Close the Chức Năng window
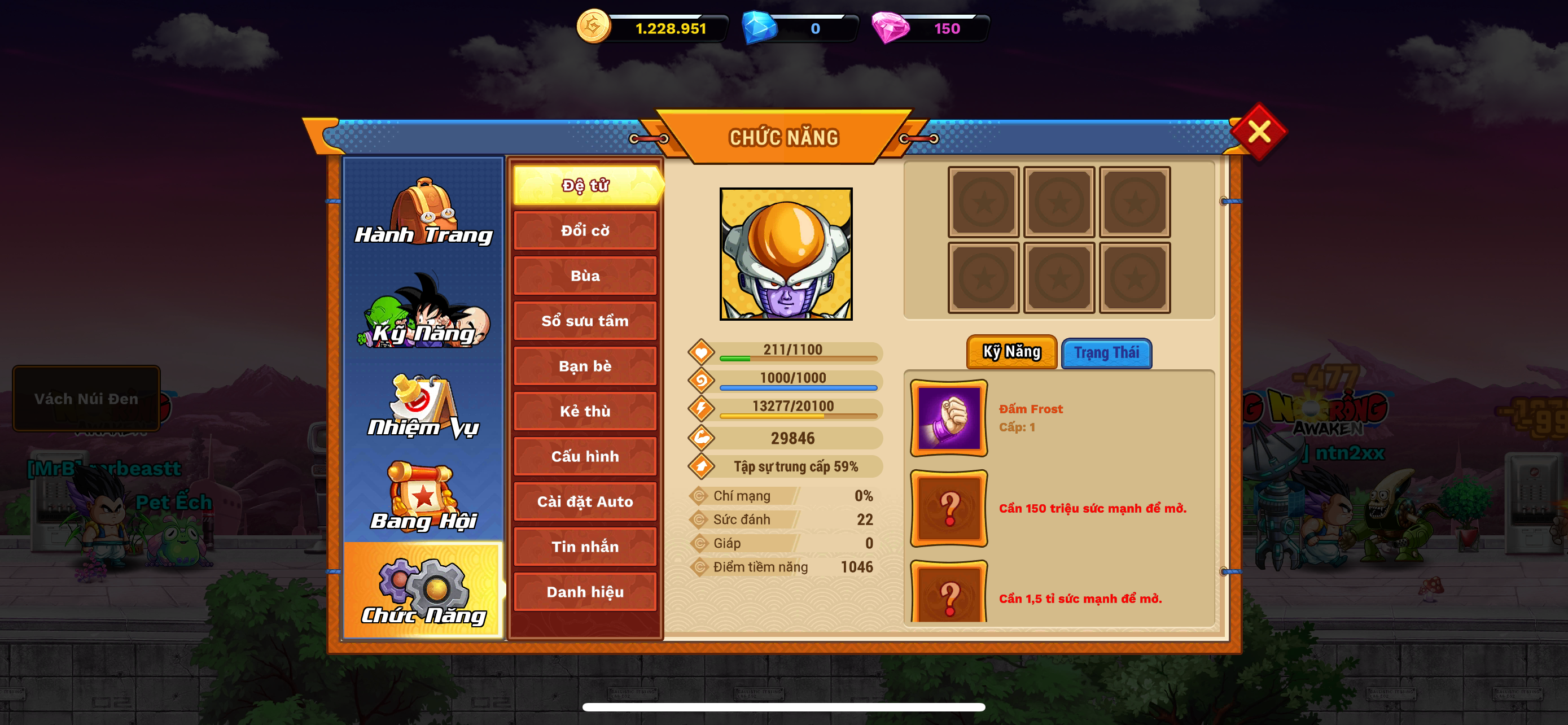 (x=1258, y=132)
